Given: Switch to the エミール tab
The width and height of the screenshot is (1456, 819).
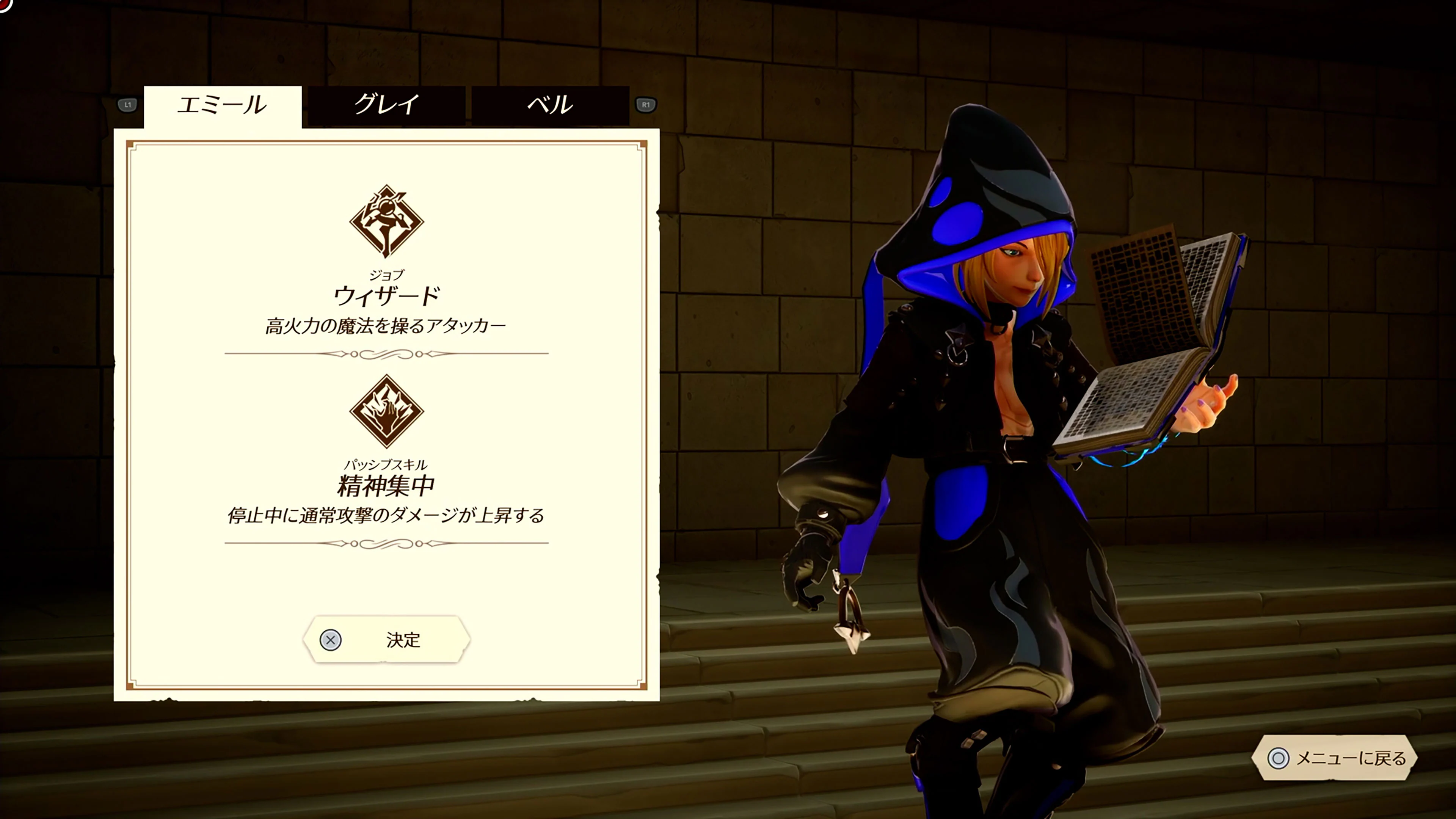Looking at the screenshot, I should 223,105.
